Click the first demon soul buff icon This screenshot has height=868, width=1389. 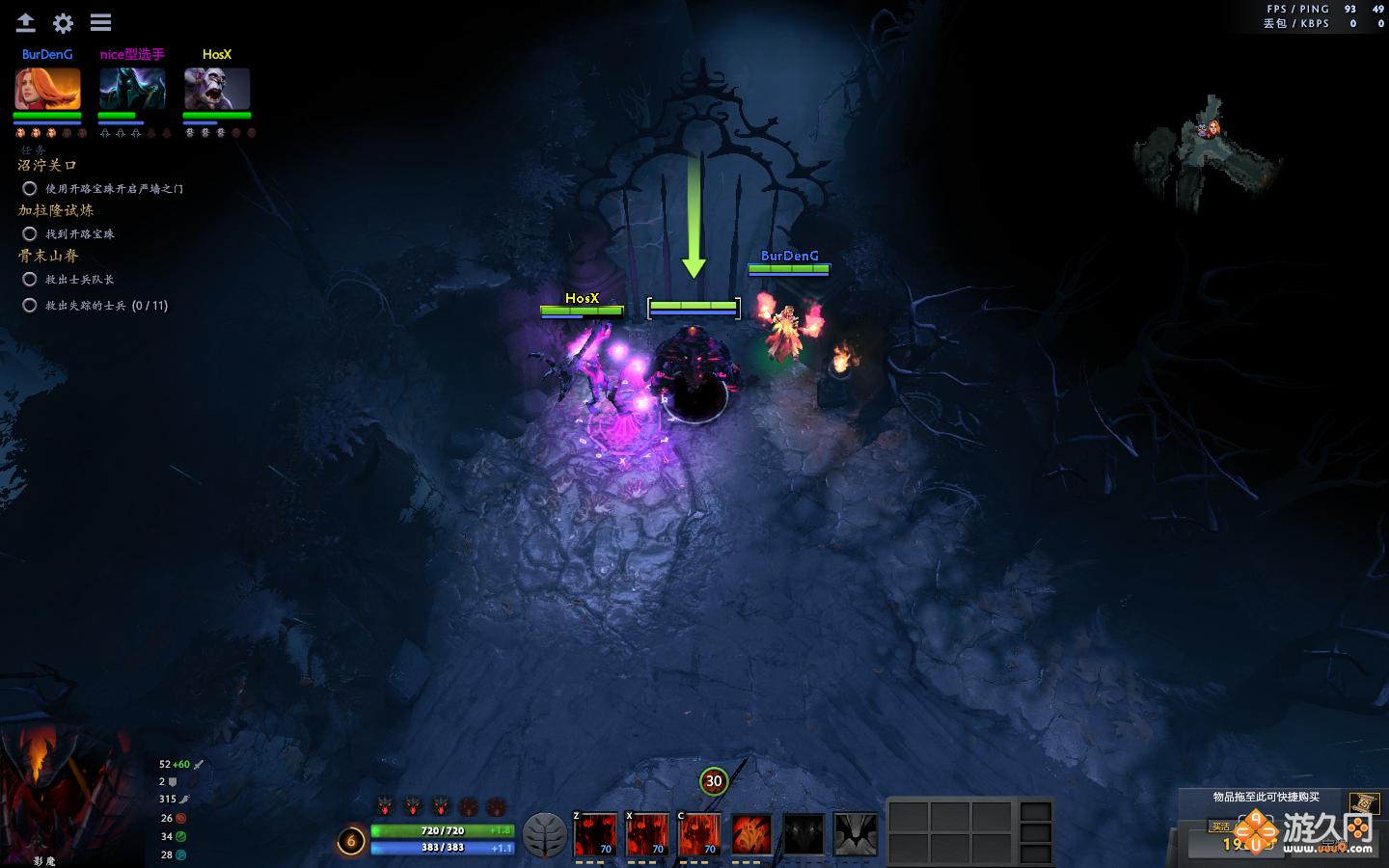[x=385, y=804]
